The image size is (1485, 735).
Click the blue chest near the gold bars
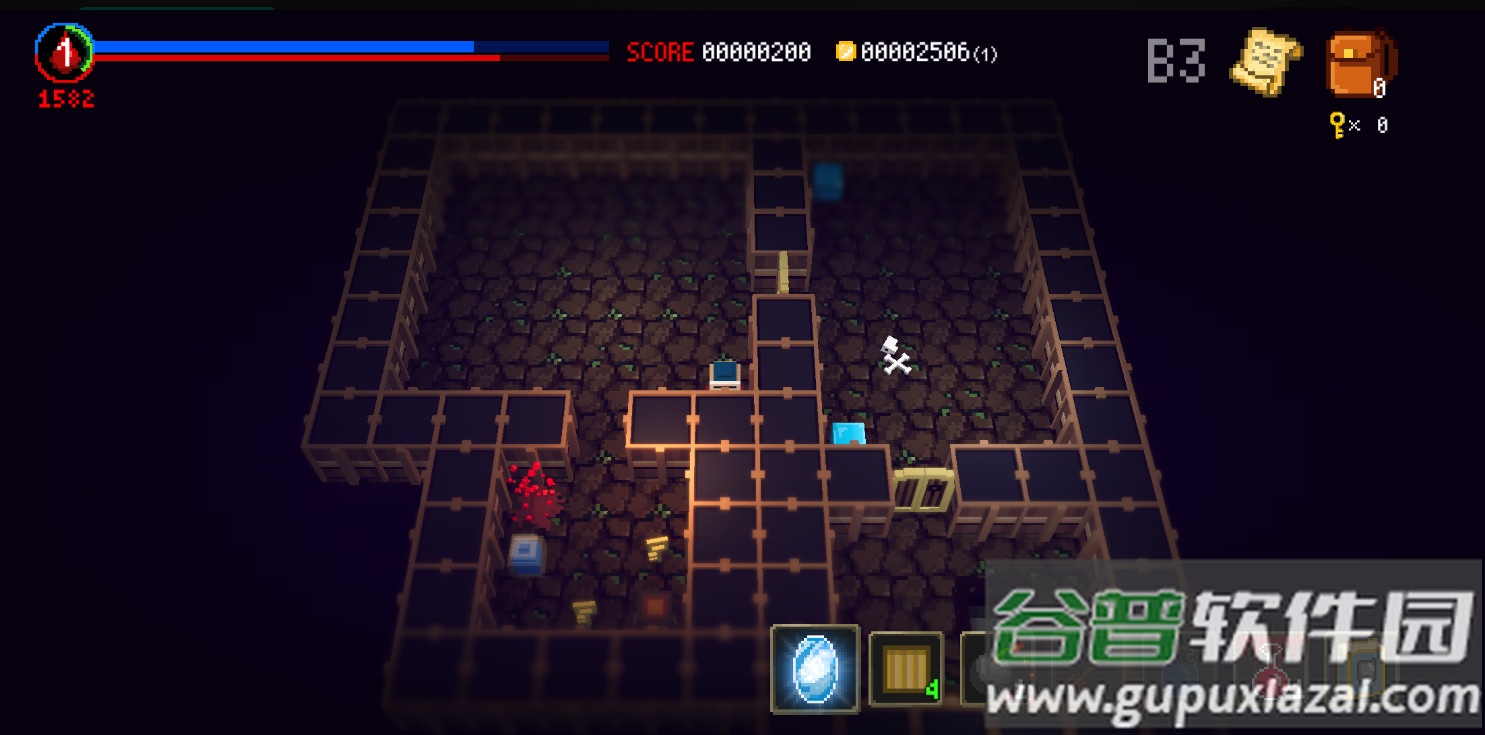pos(526,554)
